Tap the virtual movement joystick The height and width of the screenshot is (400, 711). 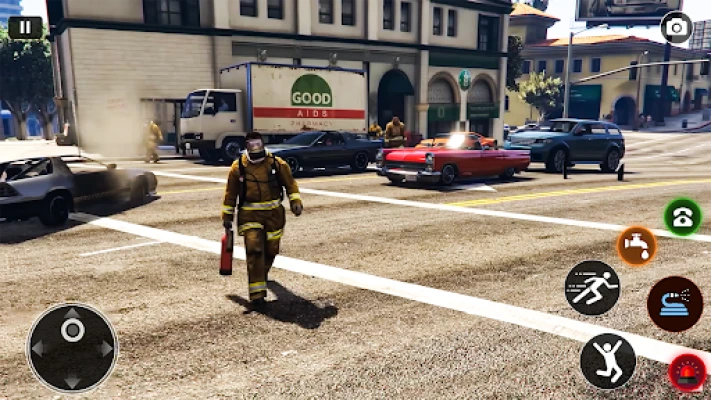72,347
